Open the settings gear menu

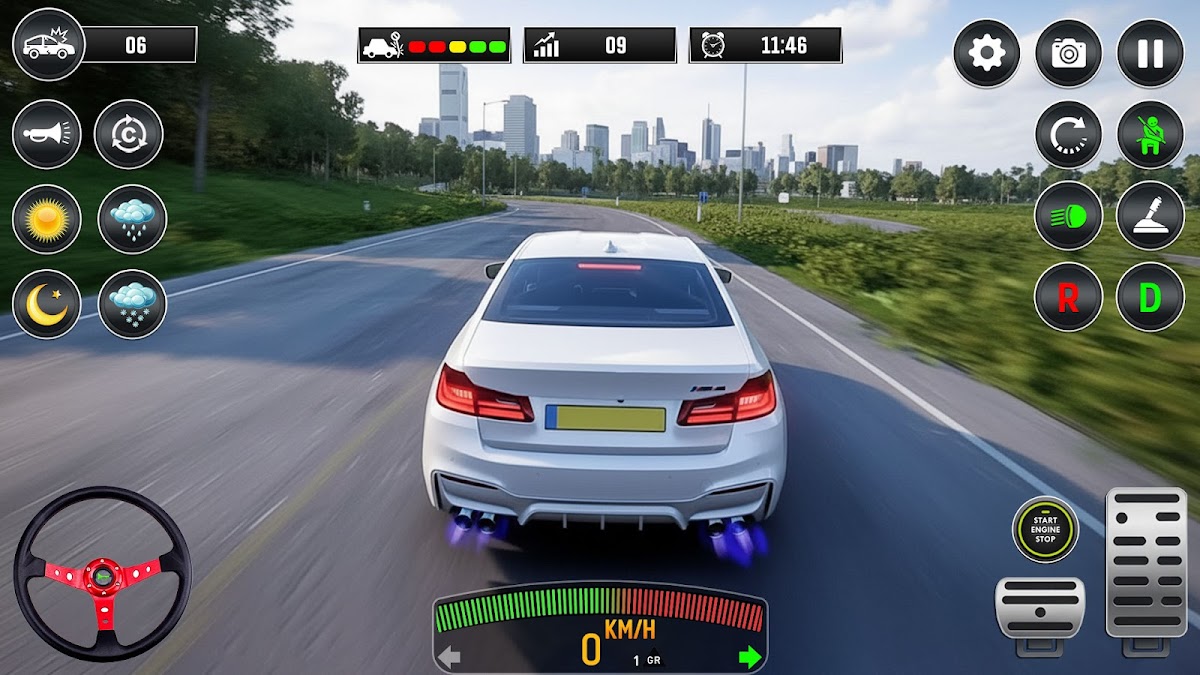click(x=986, y=53)
